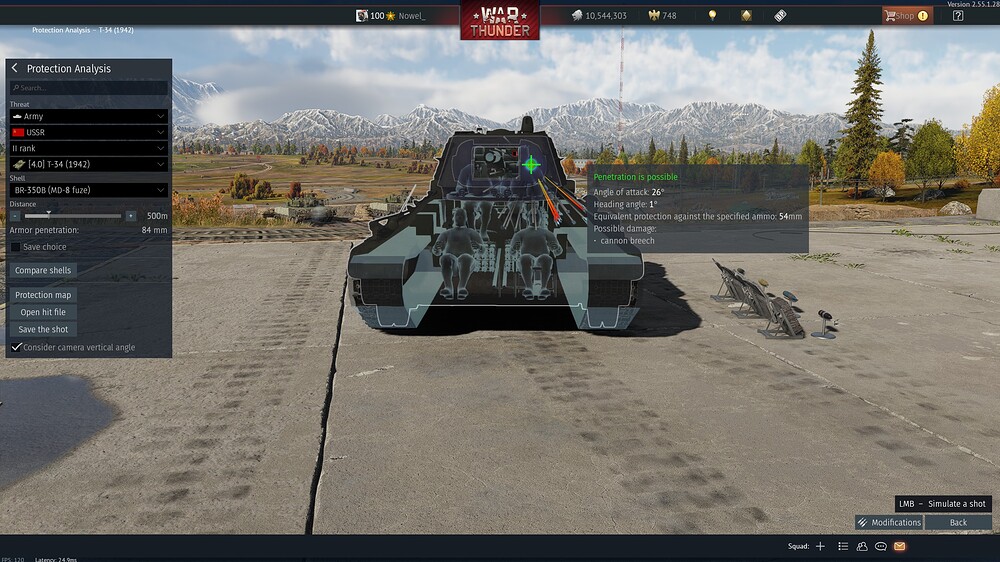This screenshot has width=1000, height=562.
Task: Expand the II rank dropdown
Action: (88, 148)
